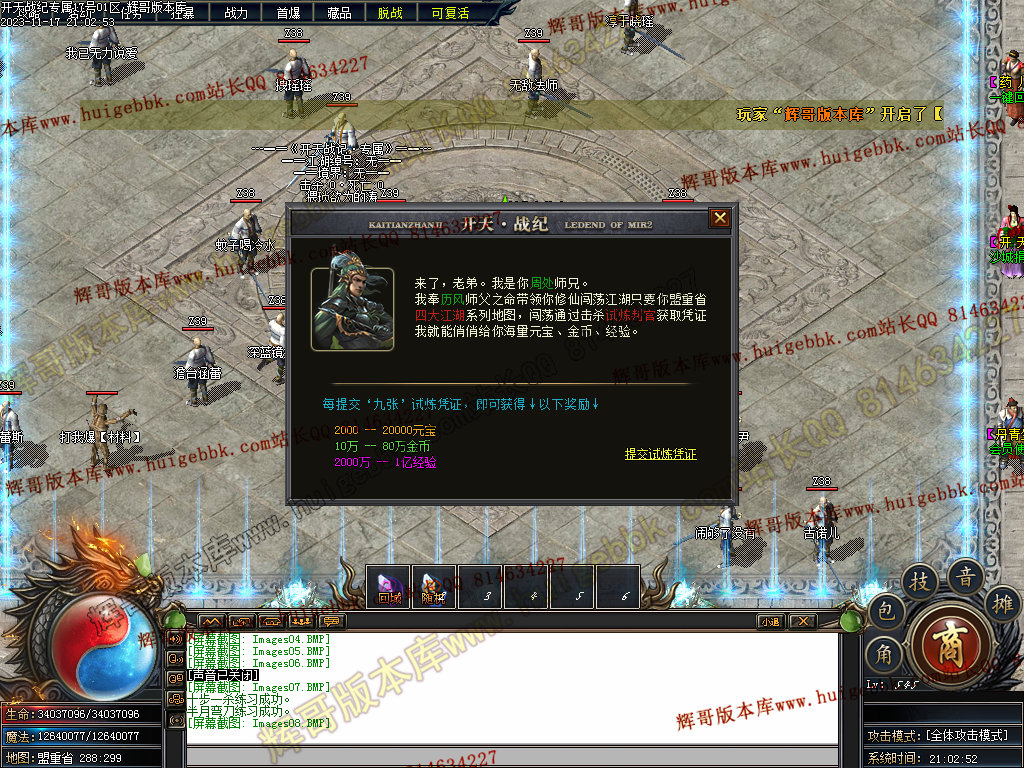
Task: Open the 战力 top menu
Action: tap(236, 13)
